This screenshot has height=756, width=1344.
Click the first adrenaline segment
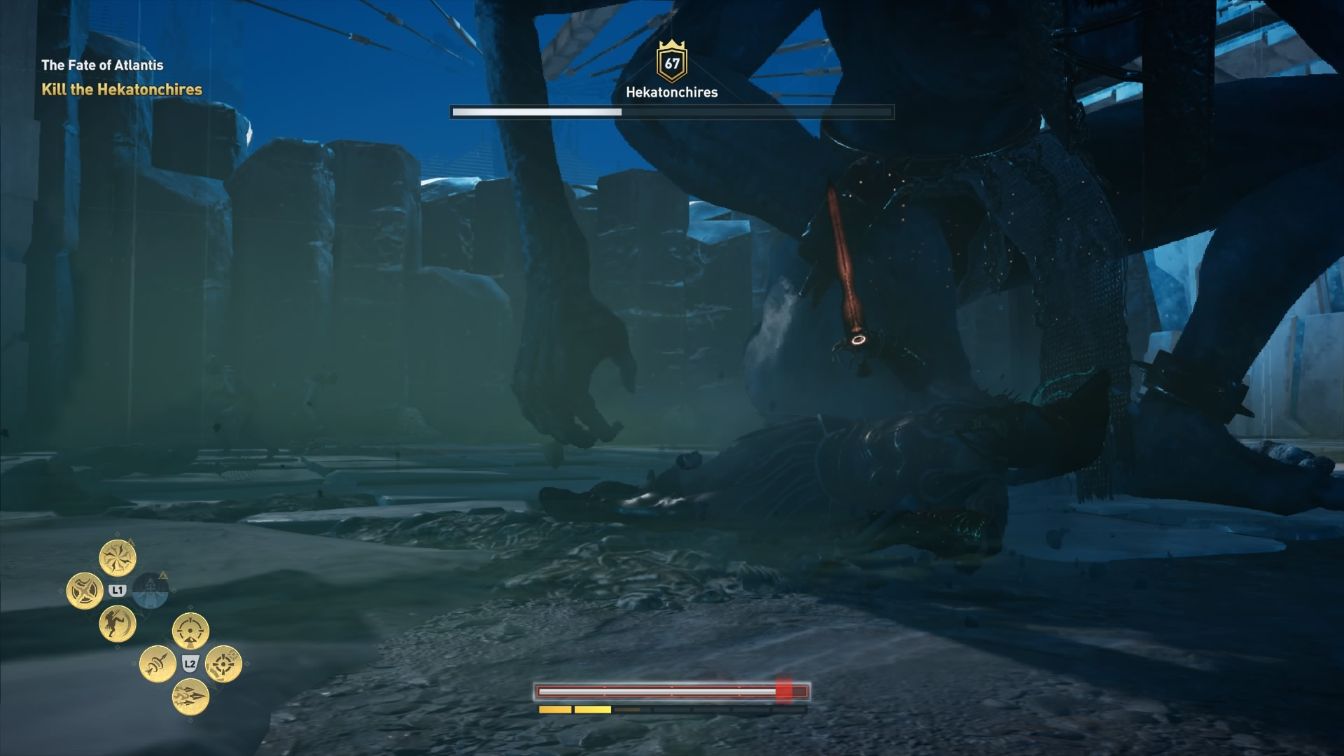(x=554, y=709)
